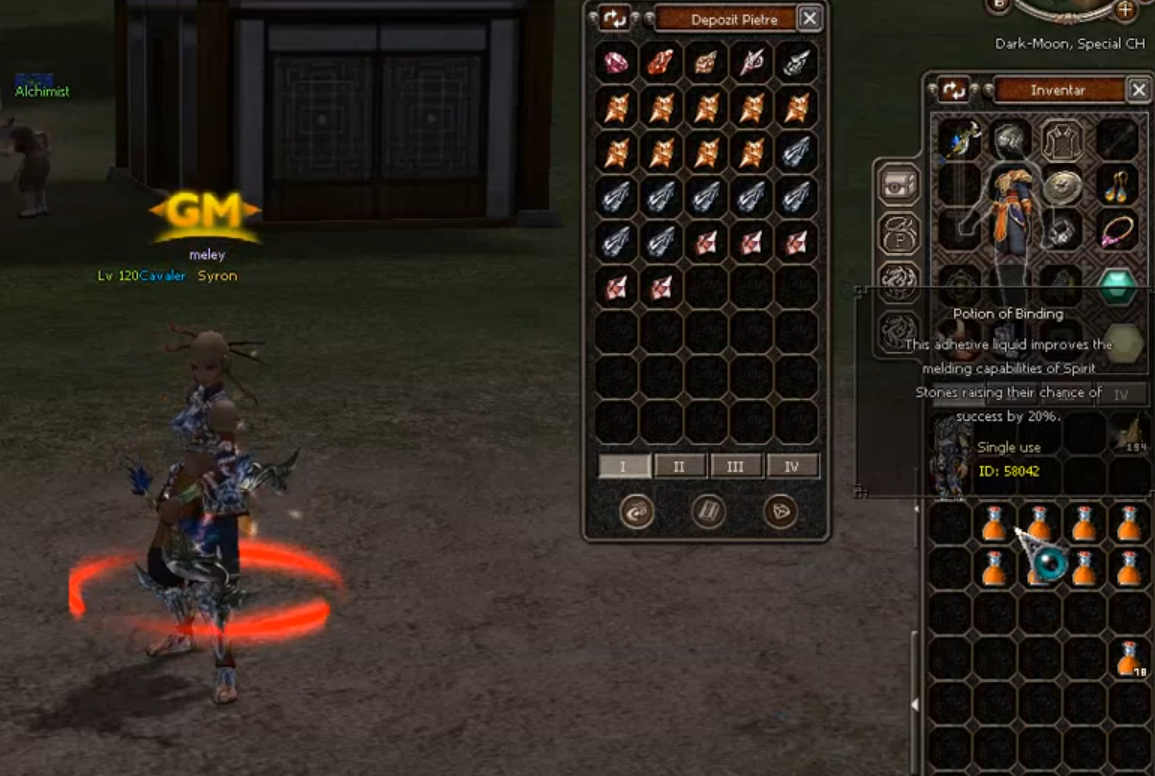1155x776 pixels.
Task: Close the Depozit Pietre window
Action: click(x=810, y=18)
